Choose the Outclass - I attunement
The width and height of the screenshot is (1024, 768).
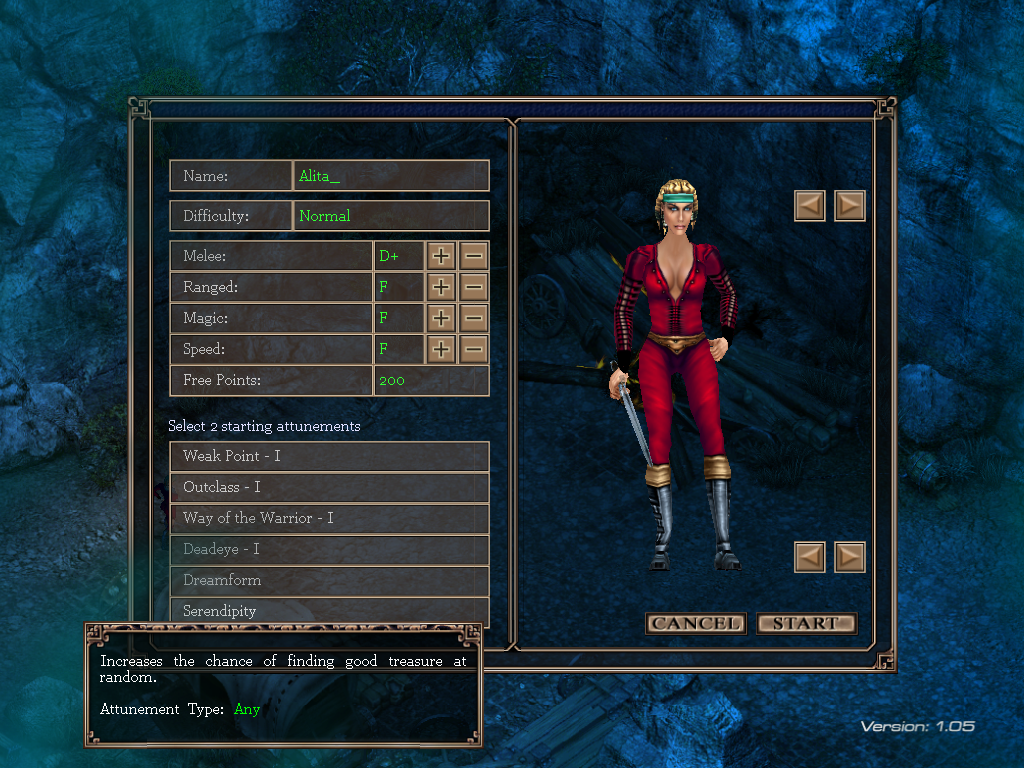(x=329, y=487)
